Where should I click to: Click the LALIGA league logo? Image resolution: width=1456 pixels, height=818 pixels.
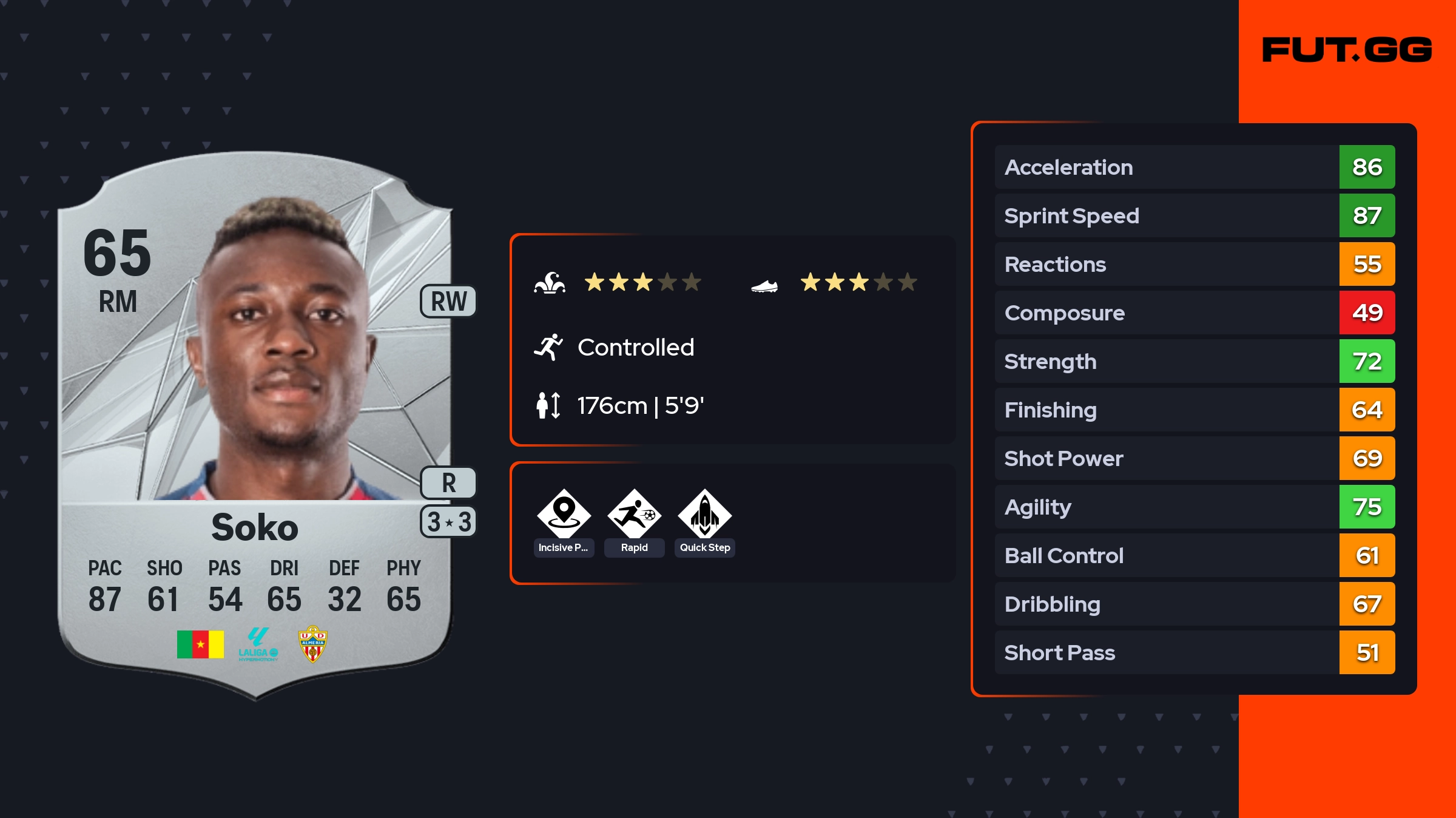258,644
